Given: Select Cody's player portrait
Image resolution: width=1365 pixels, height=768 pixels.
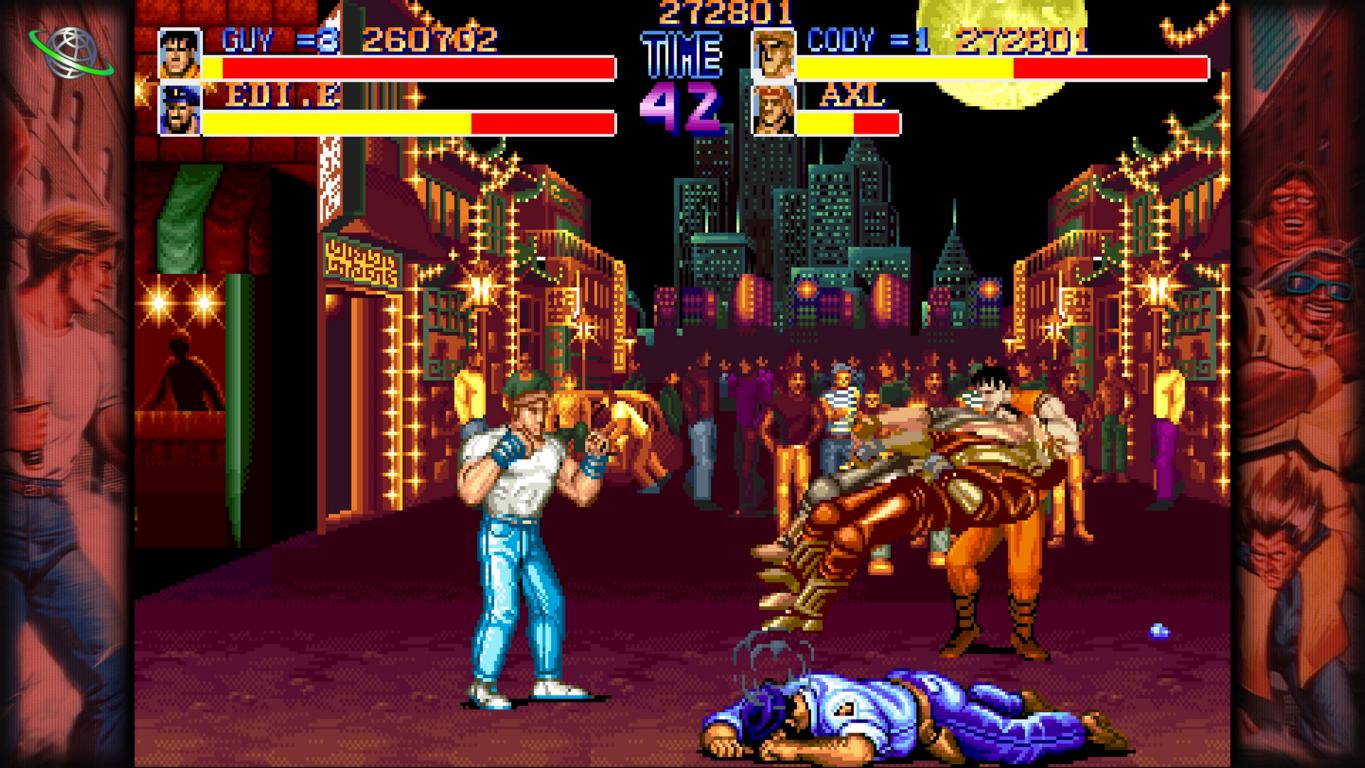Looking at the screenshot, I should (x=772, y=54).
